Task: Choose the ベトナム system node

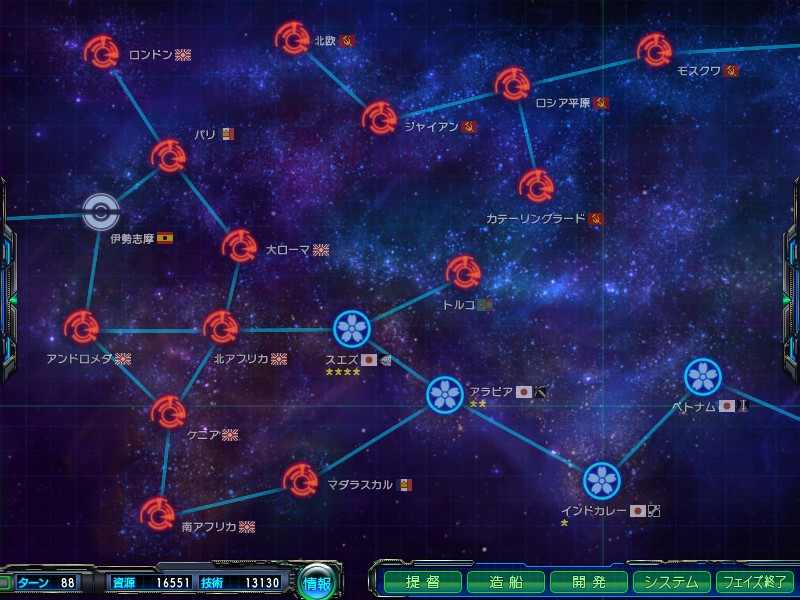Action: (x=703, y=376)
